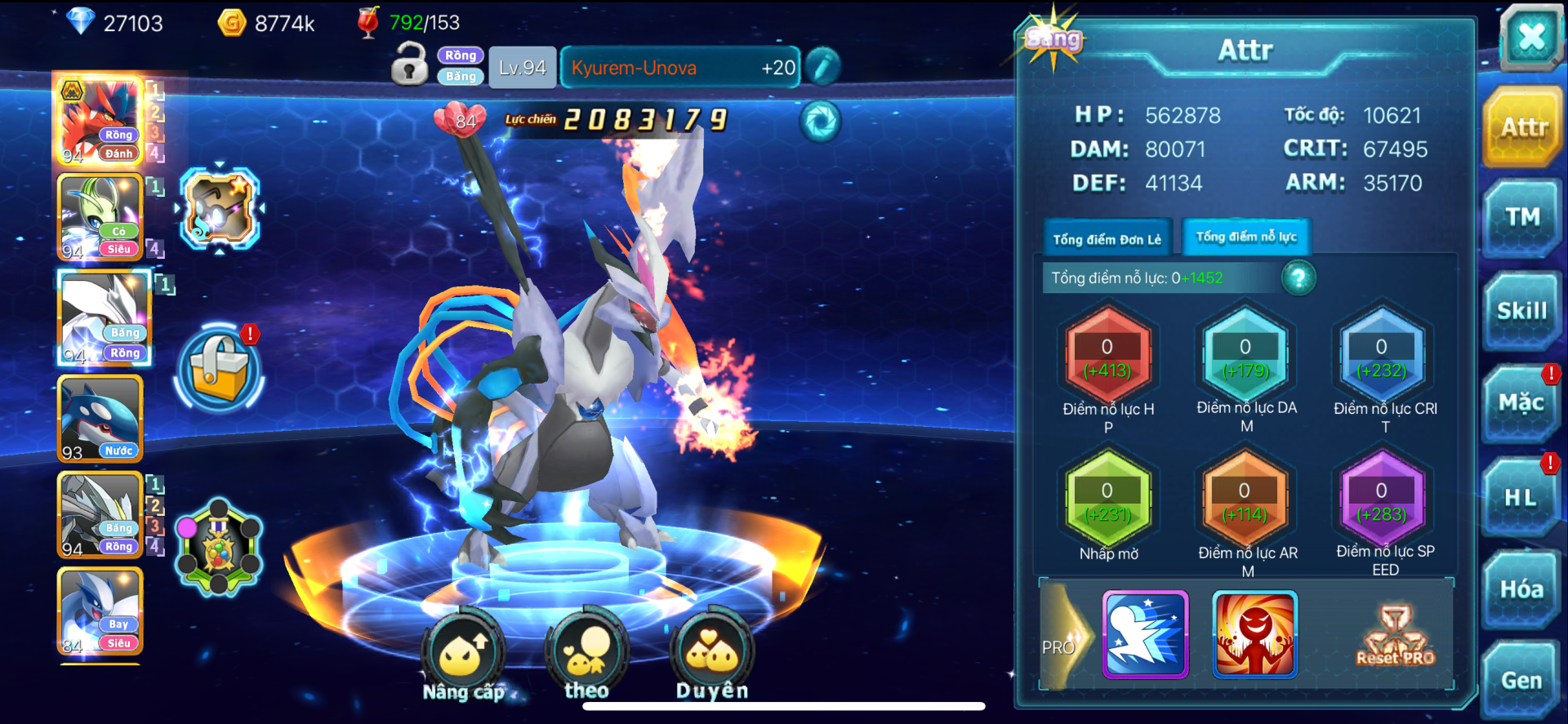This screenshot has height=724, width=1568.
Task: Select the green hexagon Nhấp mở slot
Action: tap(1107, 500)
